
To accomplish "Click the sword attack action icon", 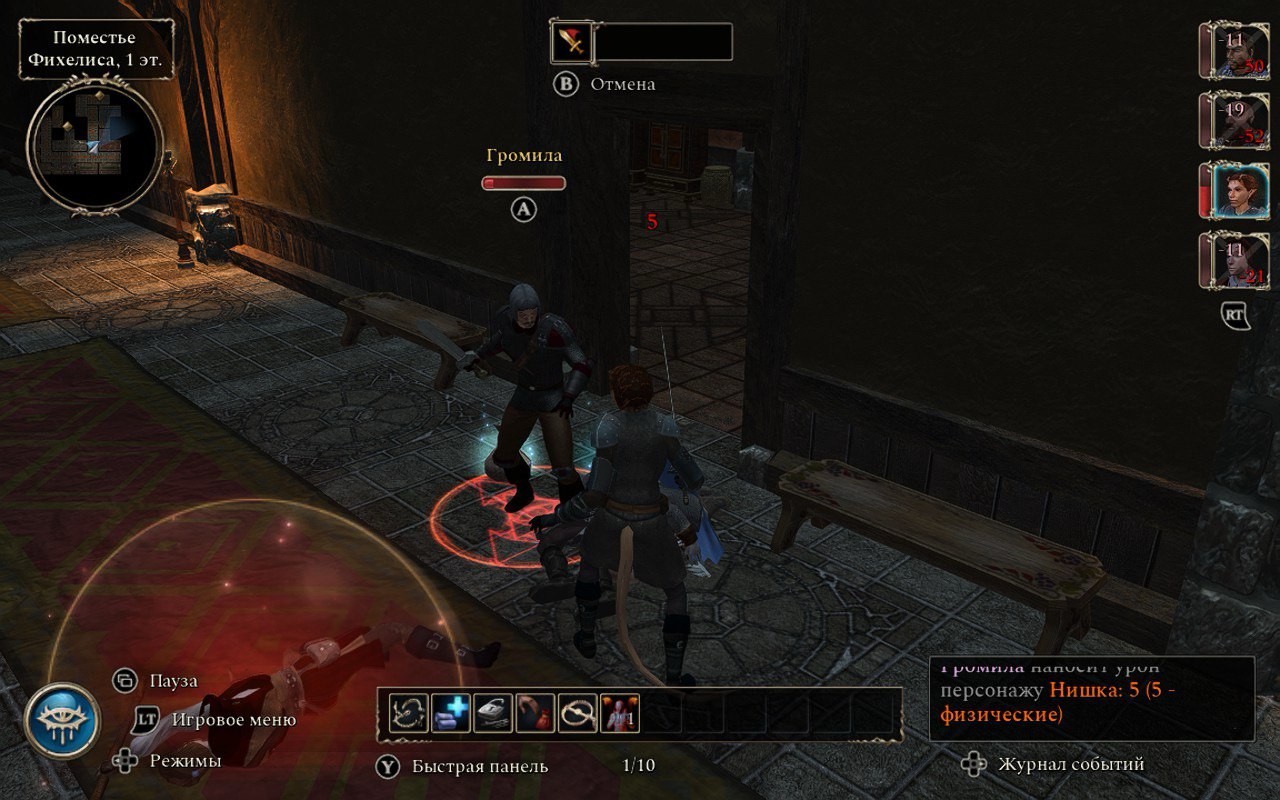I will pos(571,42).
